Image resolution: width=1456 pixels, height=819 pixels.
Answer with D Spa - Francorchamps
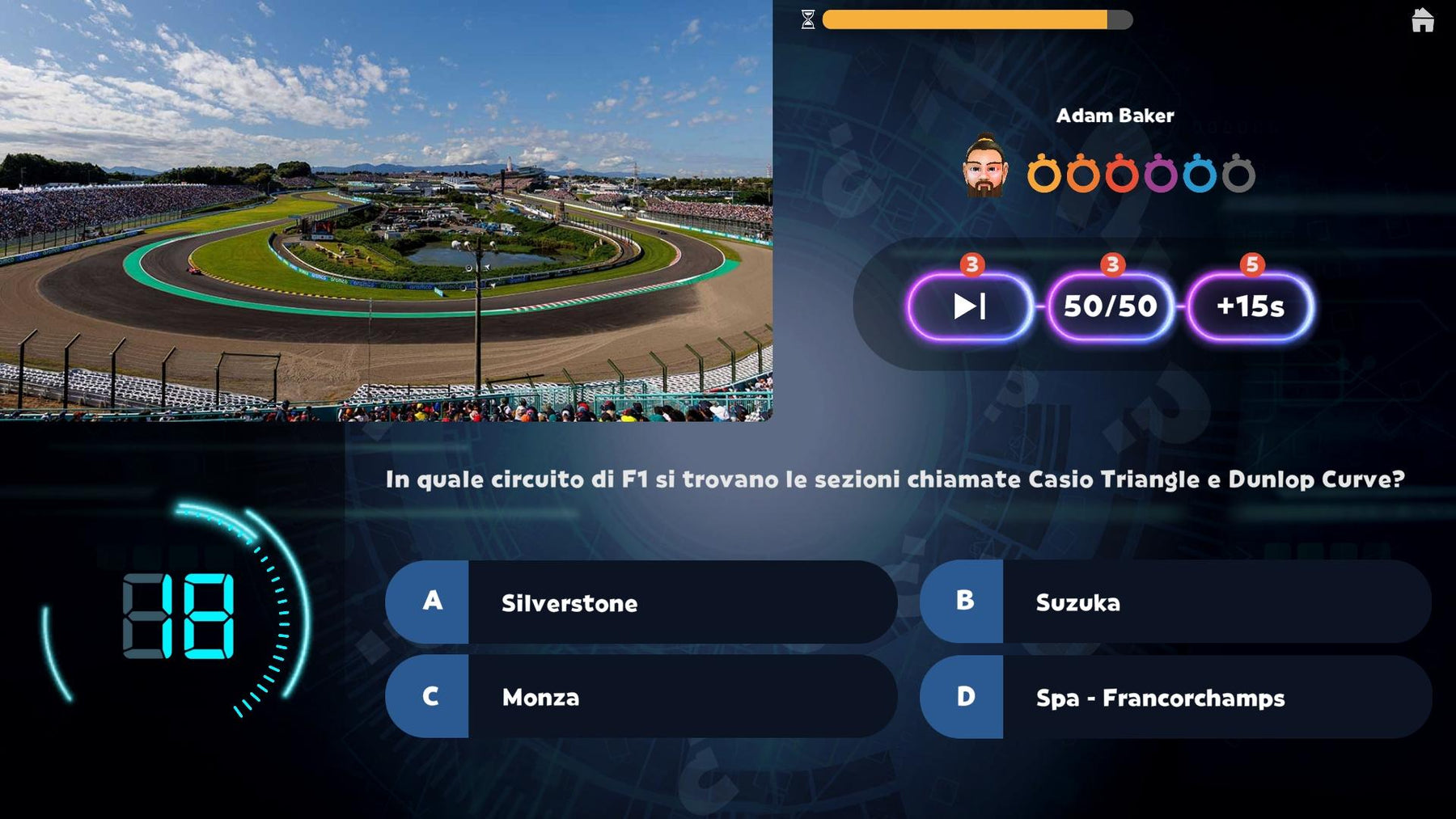1175,697
